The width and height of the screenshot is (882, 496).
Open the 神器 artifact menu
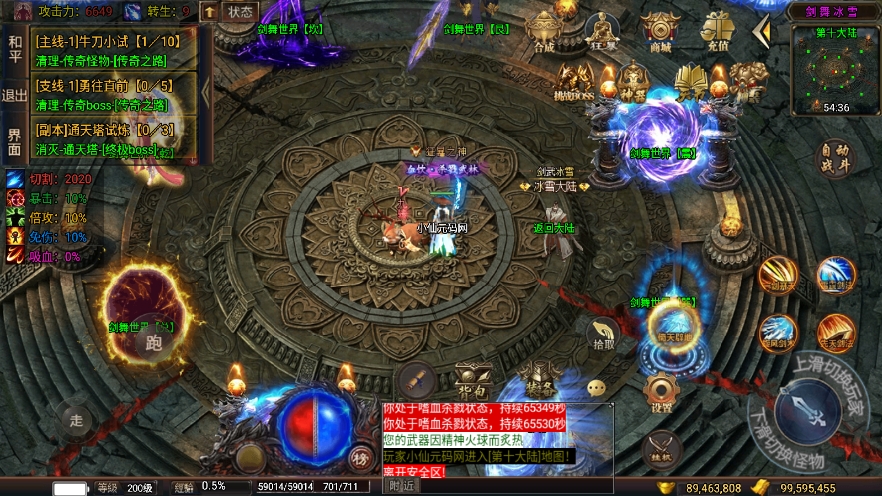pos(632,82)
